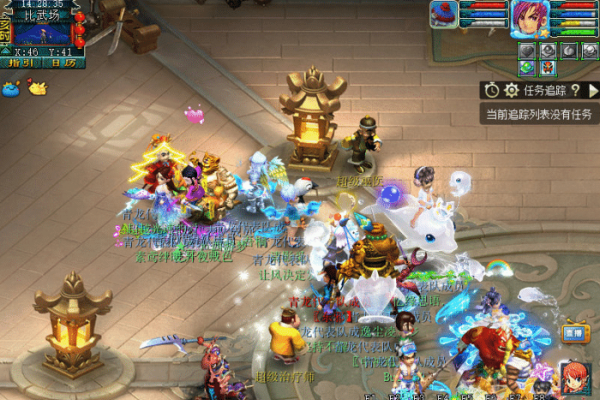Open the quest tracker clock icon

[493, 90]
